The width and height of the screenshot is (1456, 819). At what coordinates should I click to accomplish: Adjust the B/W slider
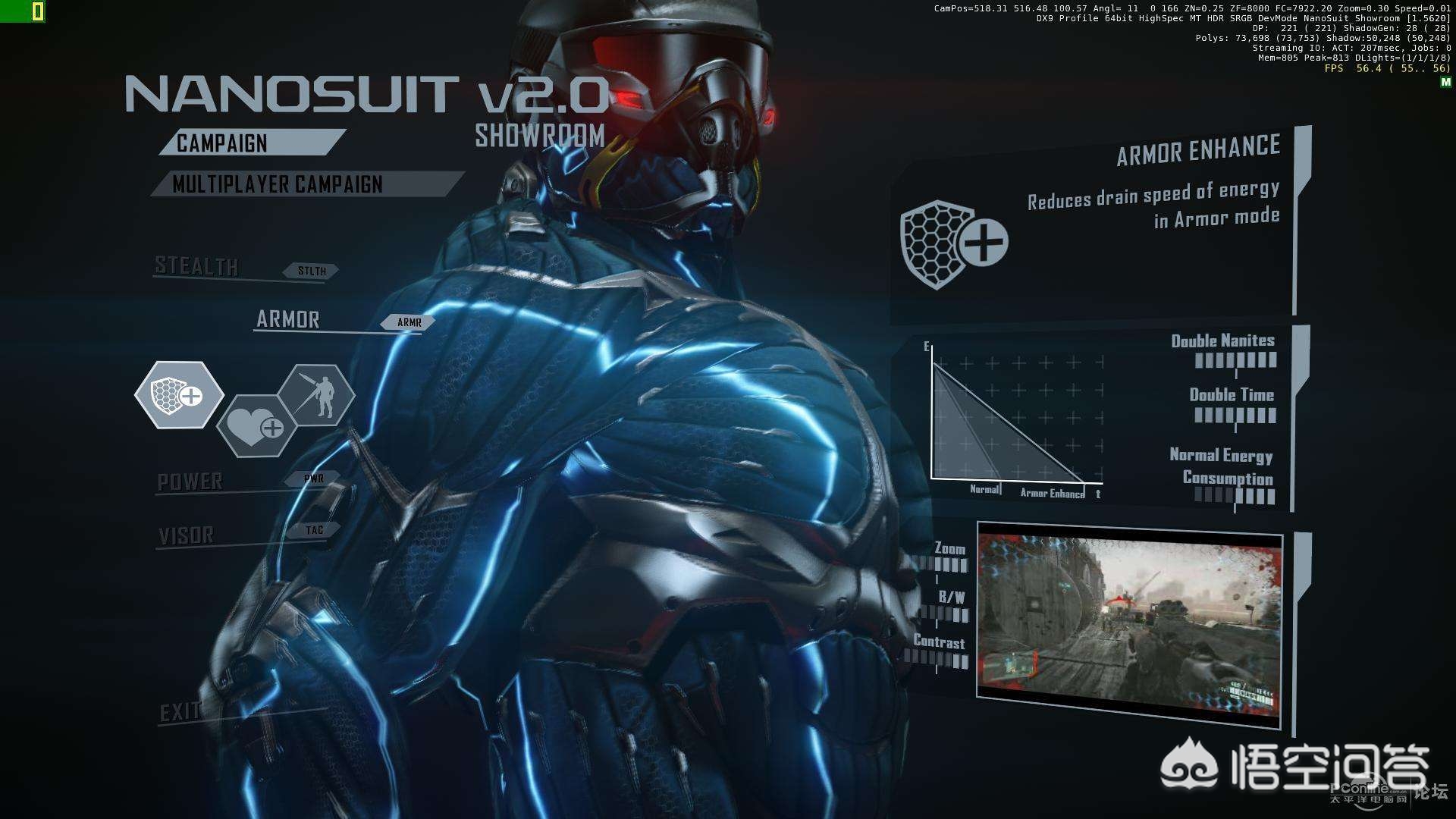tap(944, 614)
